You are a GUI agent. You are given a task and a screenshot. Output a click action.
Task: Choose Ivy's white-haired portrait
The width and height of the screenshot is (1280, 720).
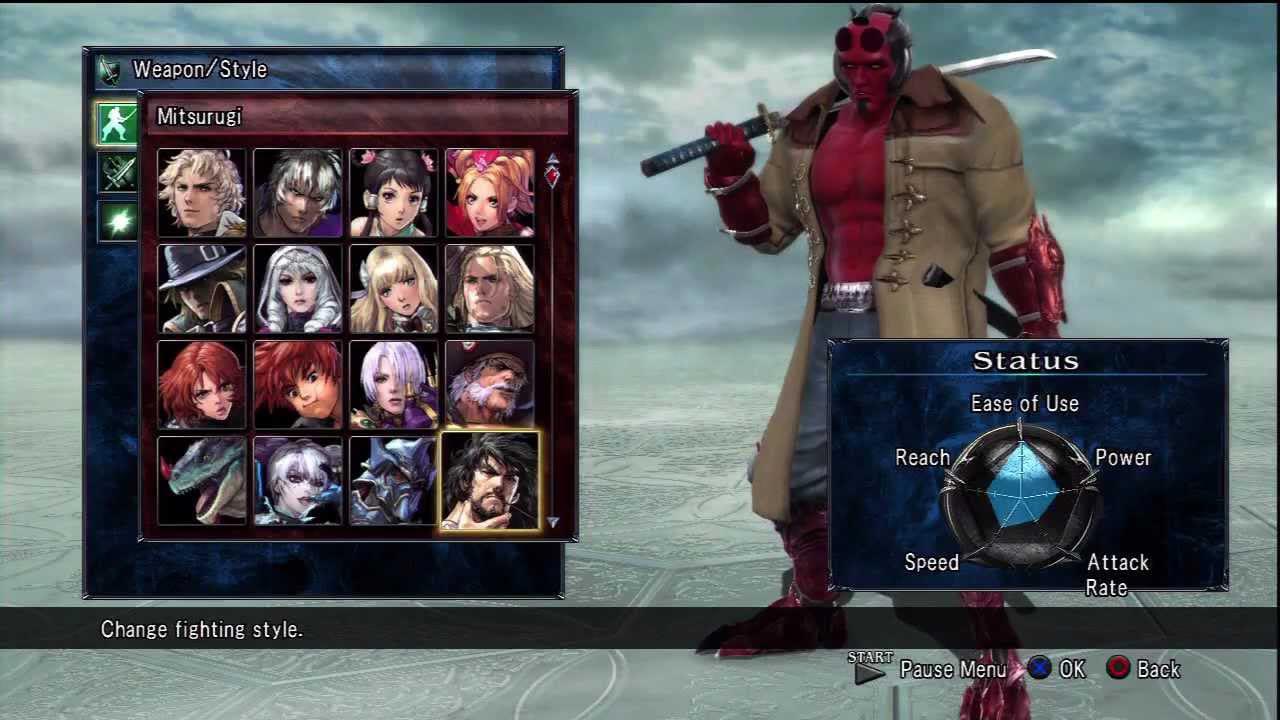(x=393, y=384)
